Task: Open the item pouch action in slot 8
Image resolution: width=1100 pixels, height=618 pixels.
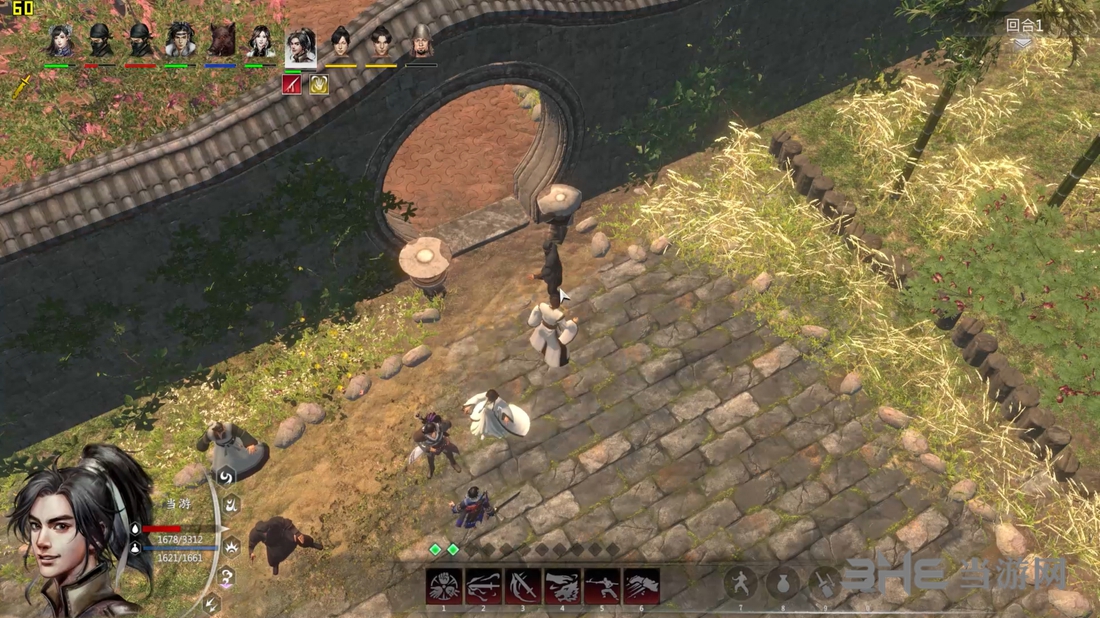Action: pyautogui.click(x=783, y=584)
